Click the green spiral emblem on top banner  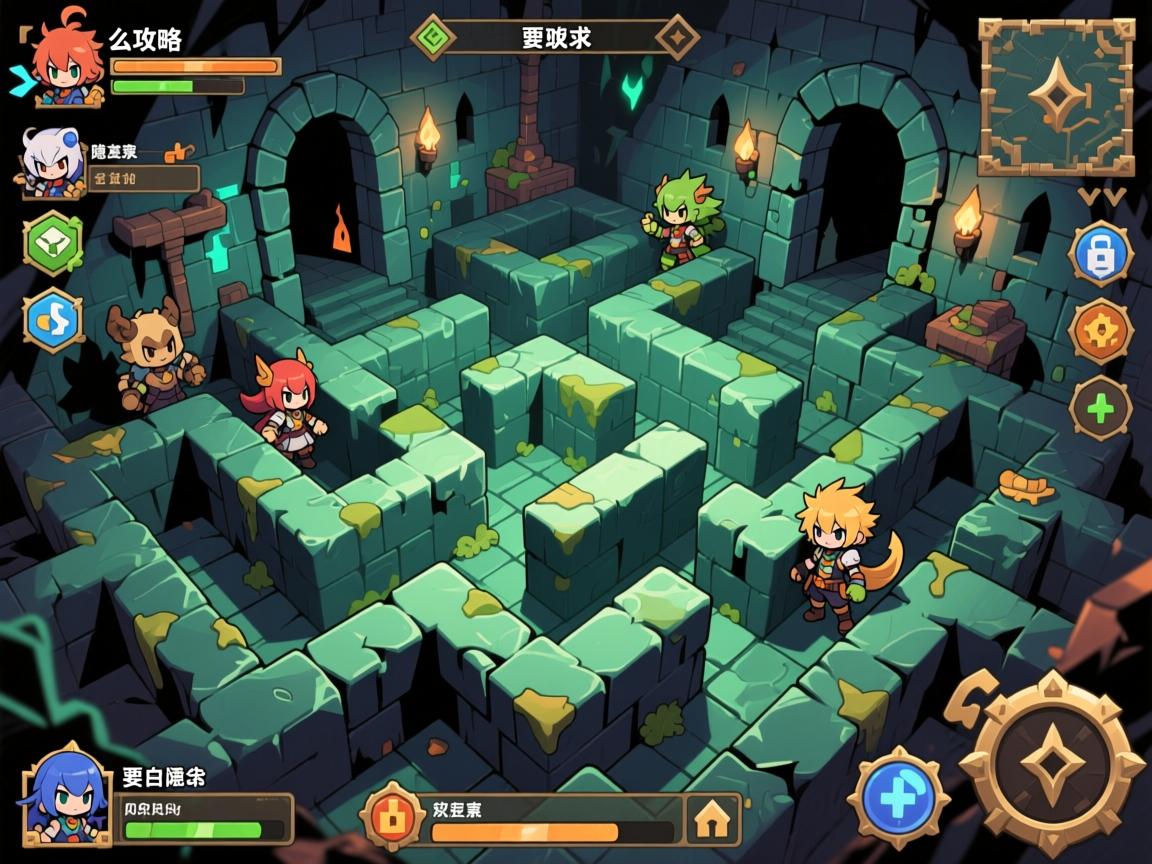(x=433, y=38)
